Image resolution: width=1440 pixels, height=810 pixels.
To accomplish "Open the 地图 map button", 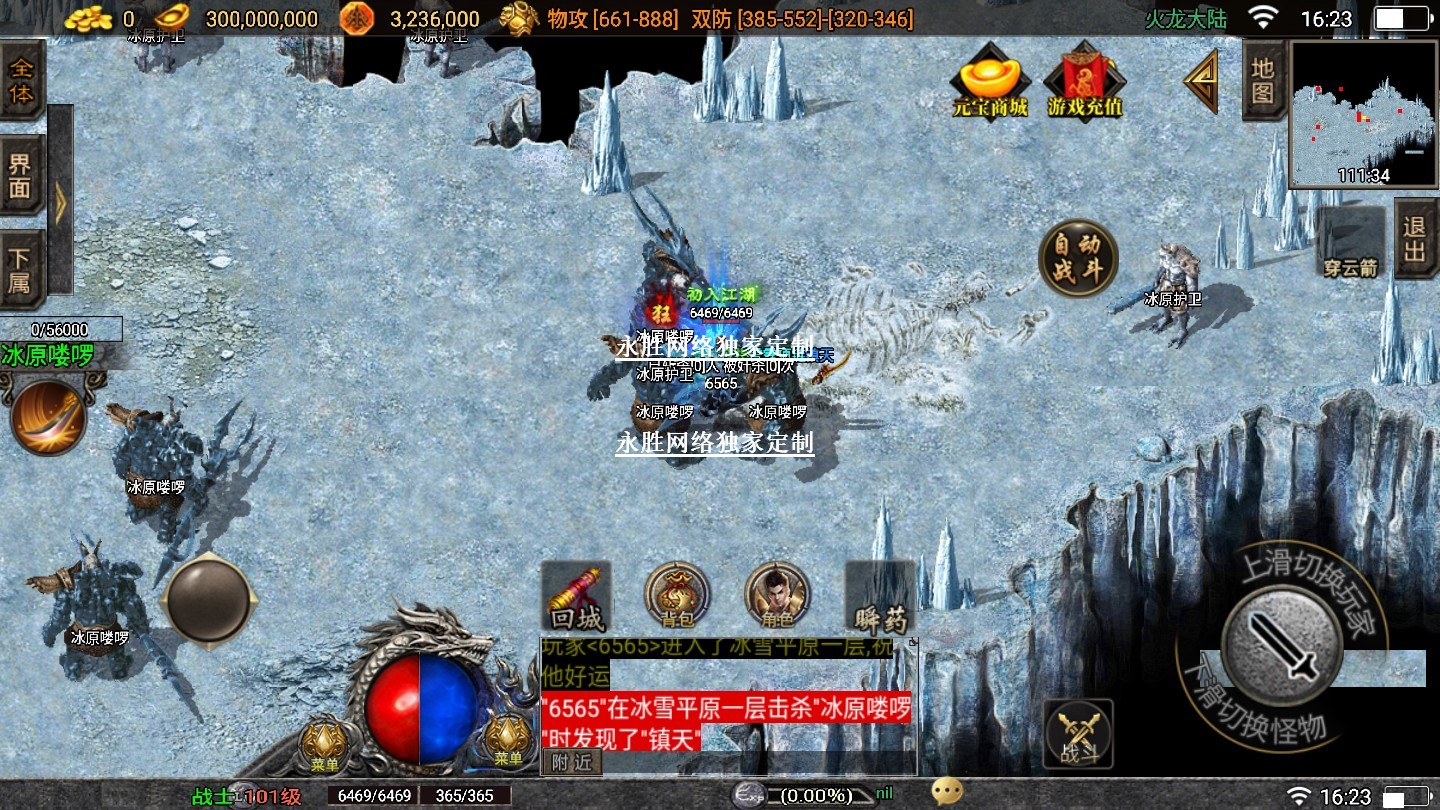I will (x=1263, y=81).
